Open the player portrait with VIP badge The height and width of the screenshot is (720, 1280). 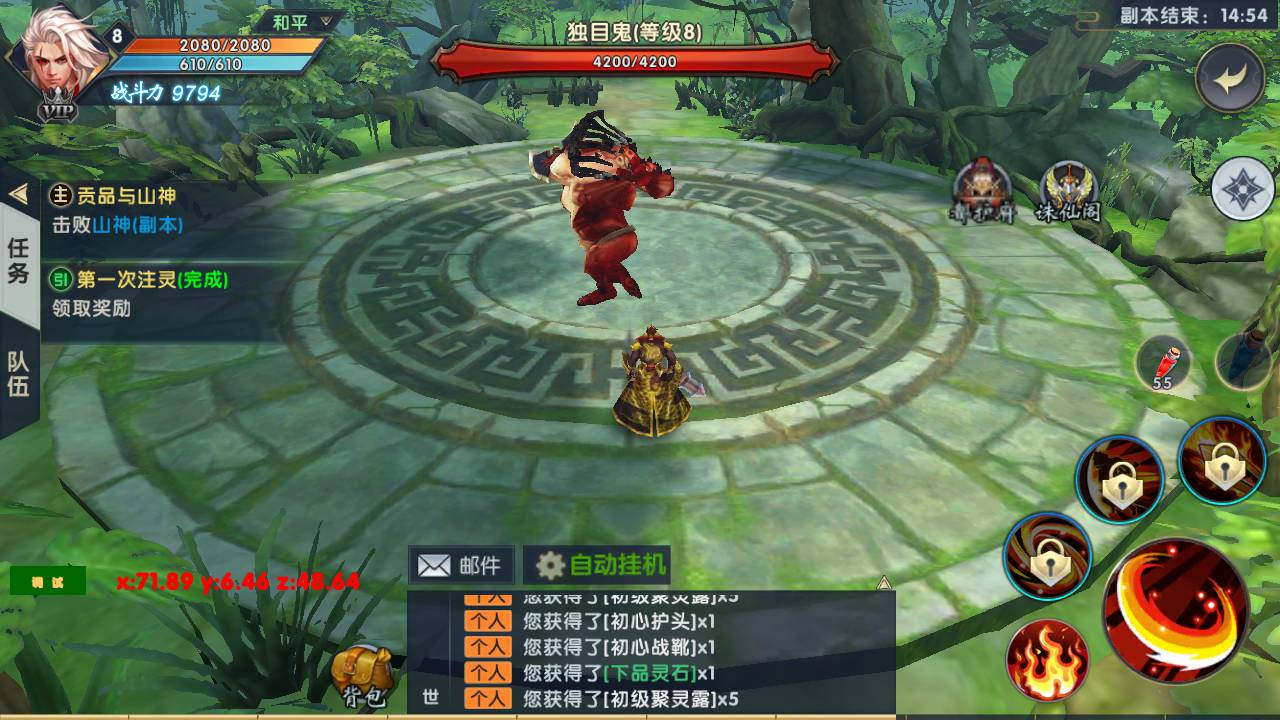click(55, 60)
